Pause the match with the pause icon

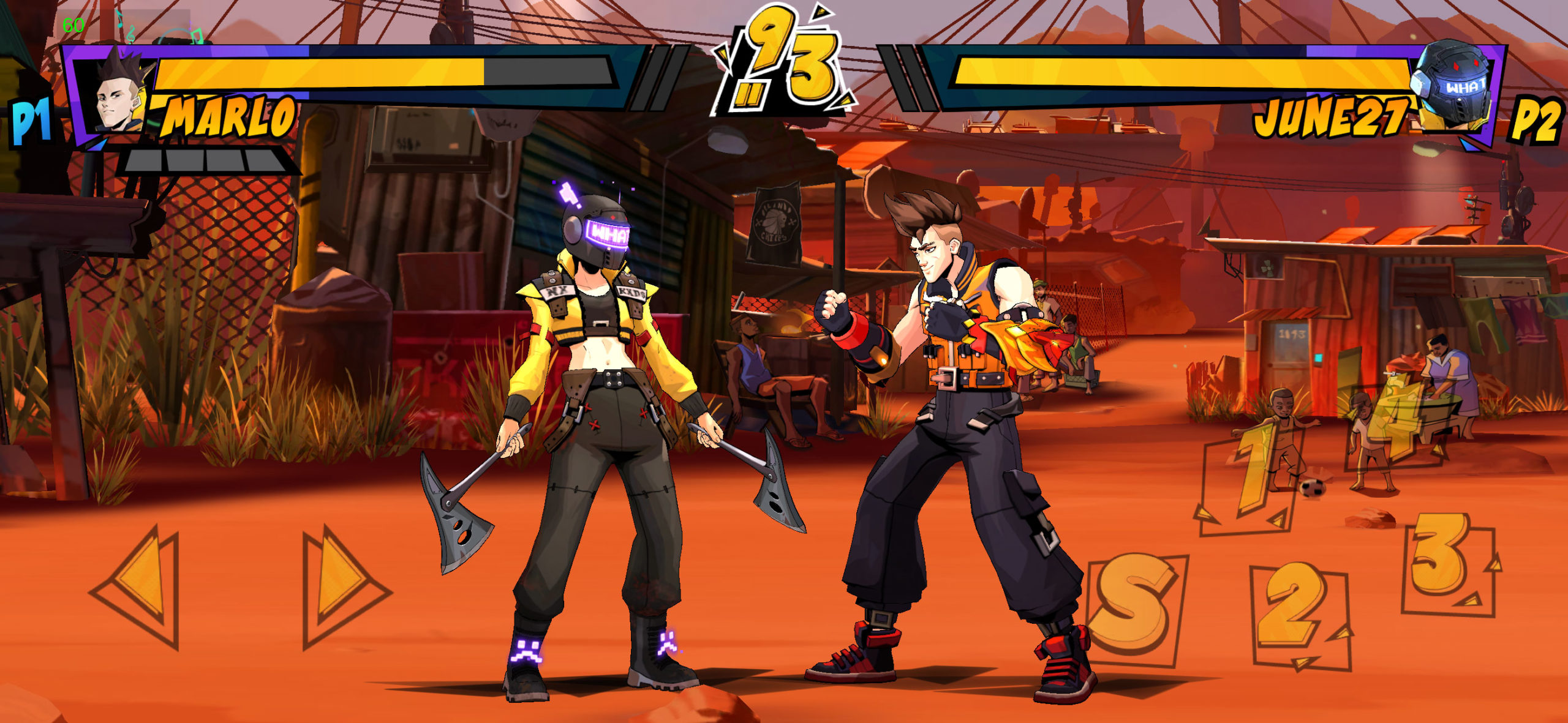[750, 94]
